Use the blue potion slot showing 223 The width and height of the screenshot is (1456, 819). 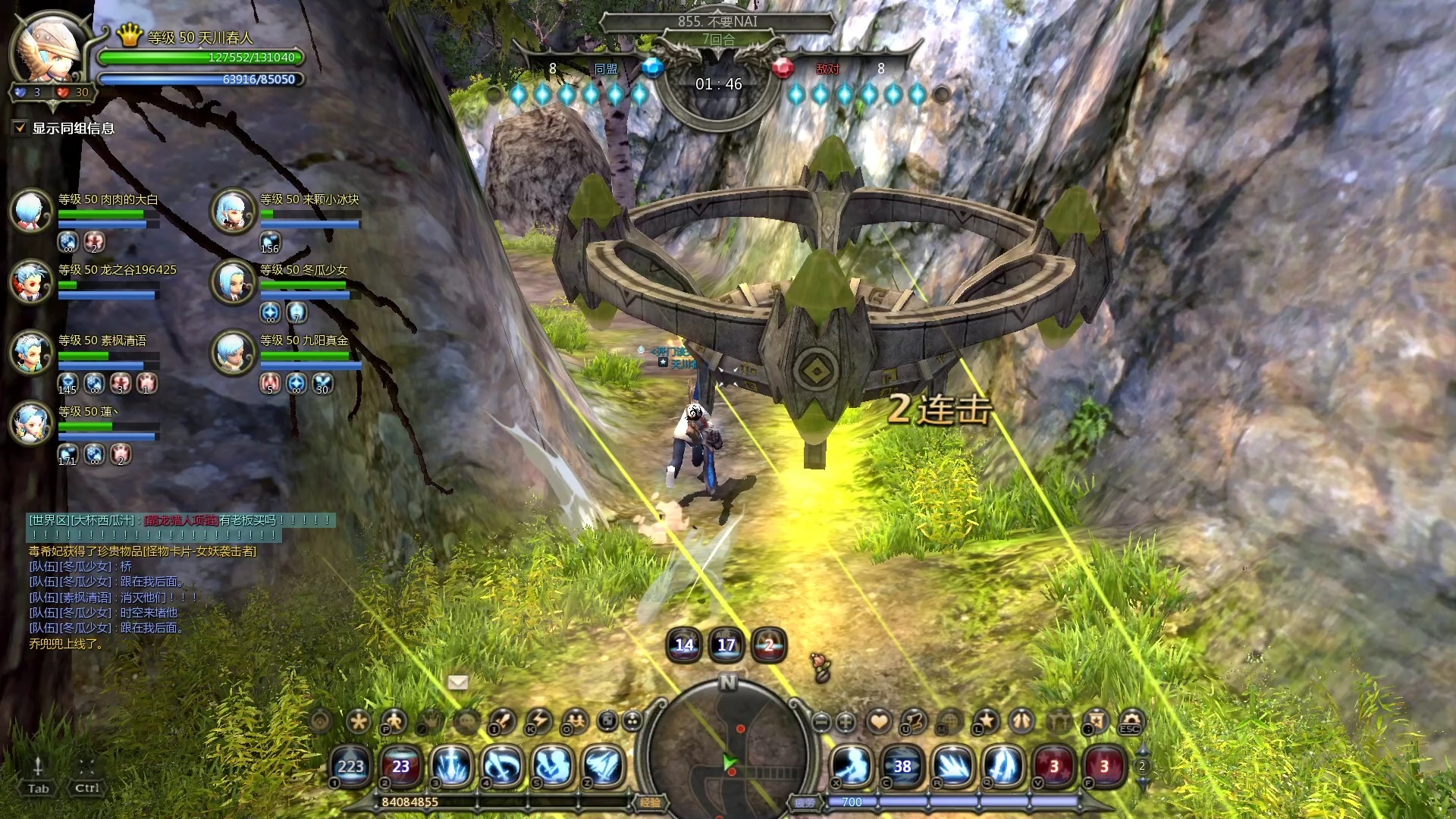pos(350,766)
